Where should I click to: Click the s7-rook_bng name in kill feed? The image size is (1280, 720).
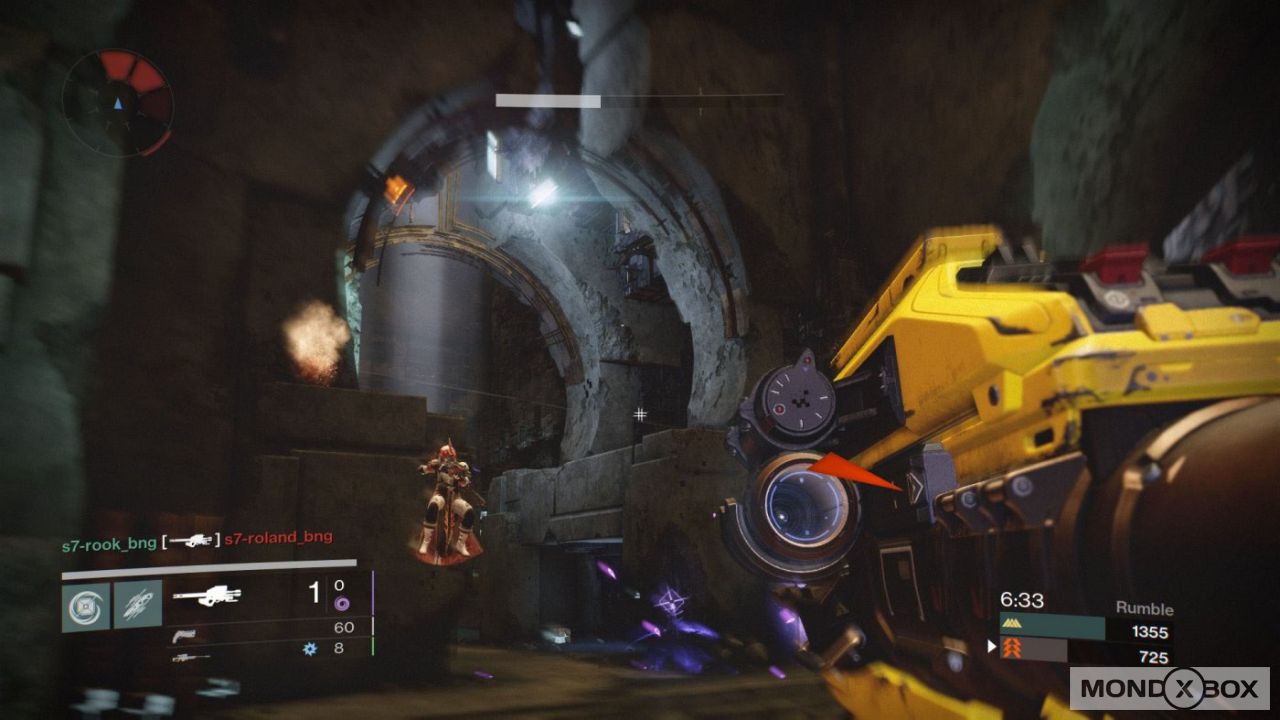point(108,542)
